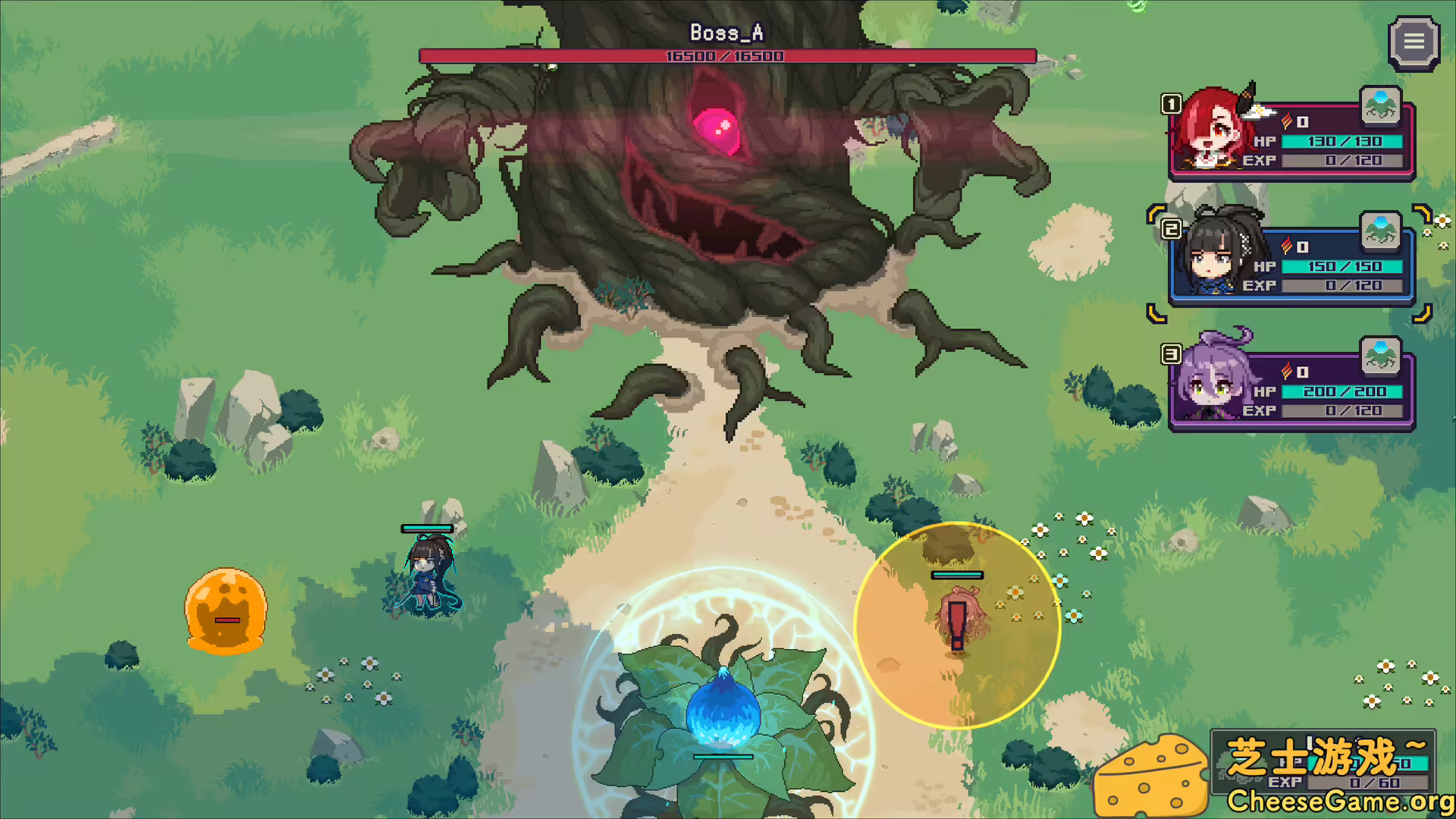Click the Boss_A health bar showing 16500/16500
Image resolution: width=1456 pixels, height=819 pixels.
726,54
